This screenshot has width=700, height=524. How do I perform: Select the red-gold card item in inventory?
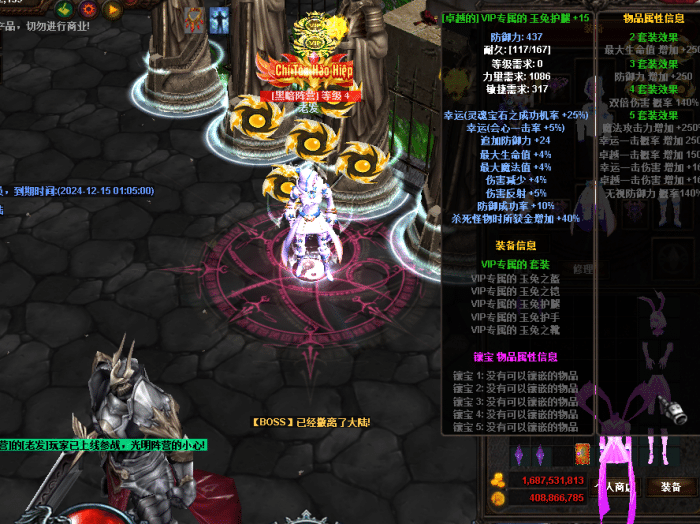[x=583, y=455]
